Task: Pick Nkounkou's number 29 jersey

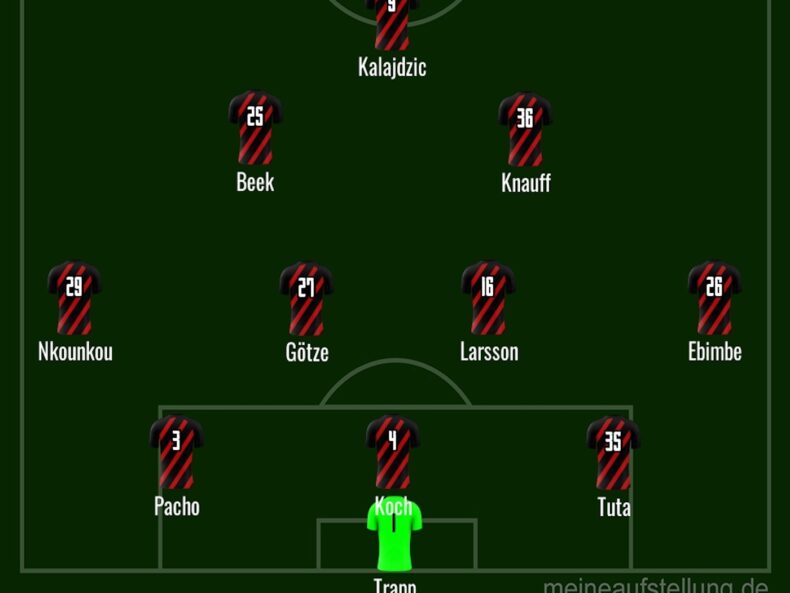Action: (x=74, y=298)
